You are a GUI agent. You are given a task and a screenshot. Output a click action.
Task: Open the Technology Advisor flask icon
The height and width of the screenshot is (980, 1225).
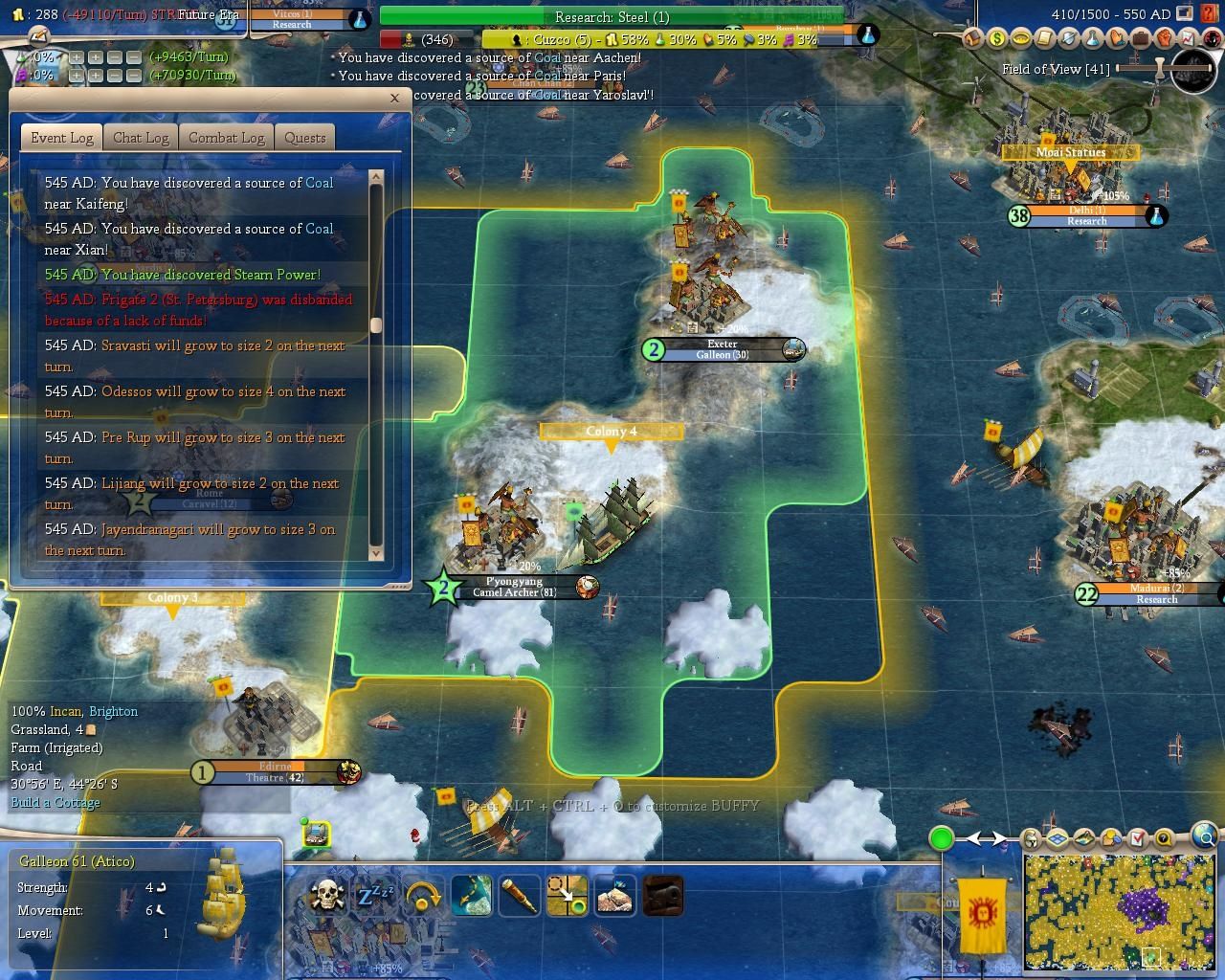pos(1093,39)
